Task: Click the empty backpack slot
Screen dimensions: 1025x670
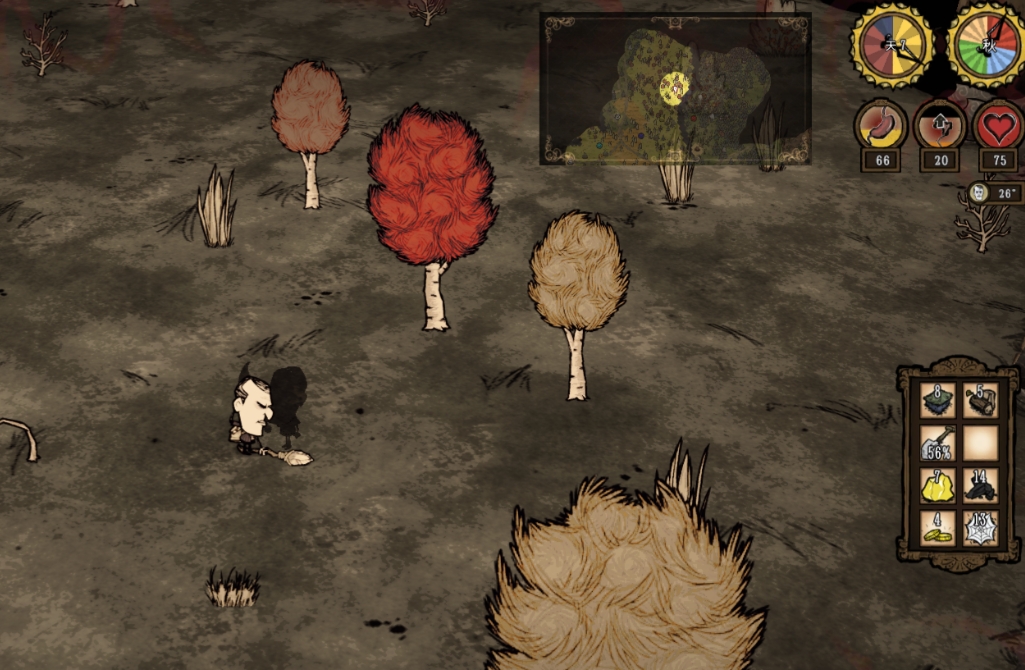Action: pyautogui.click(x=980, y=443)
